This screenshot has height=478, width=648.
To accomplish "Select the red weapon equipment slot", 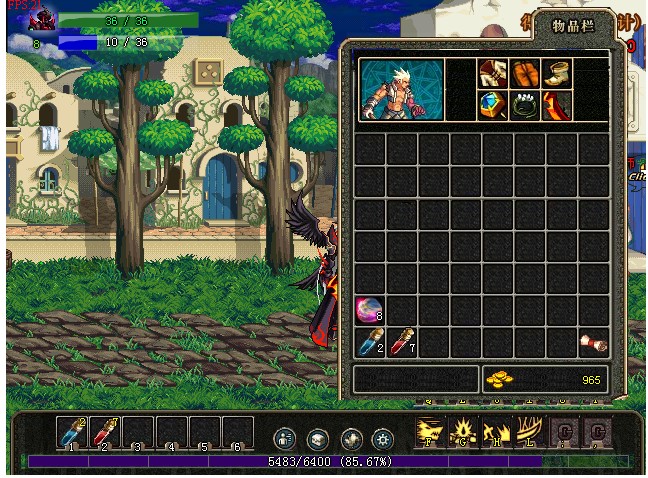I will click(557, 105).
